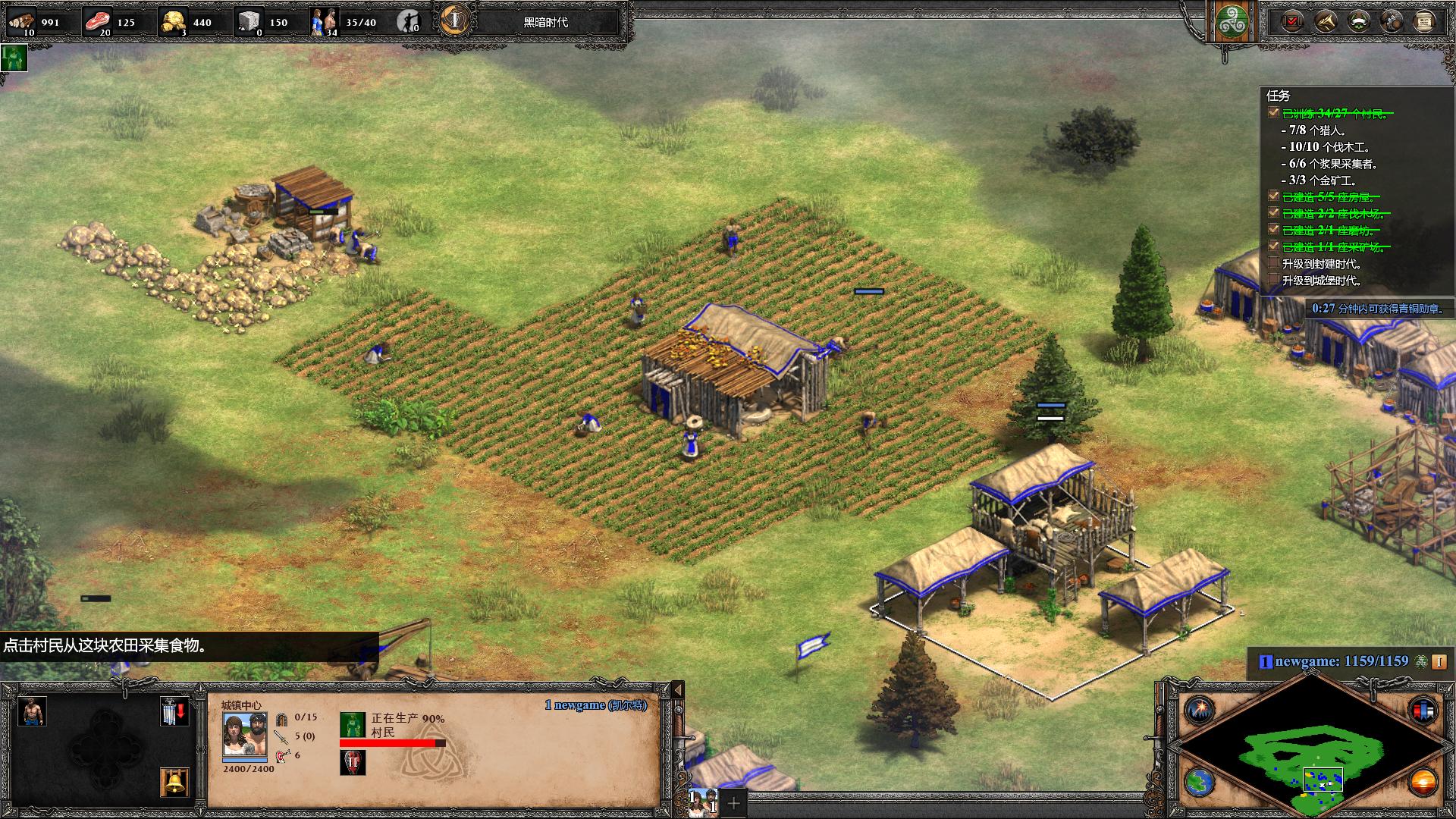This screenshot has height=819, width=1456.
Task: Toggle the minimap colored banners mode button
Action: 1423,711
